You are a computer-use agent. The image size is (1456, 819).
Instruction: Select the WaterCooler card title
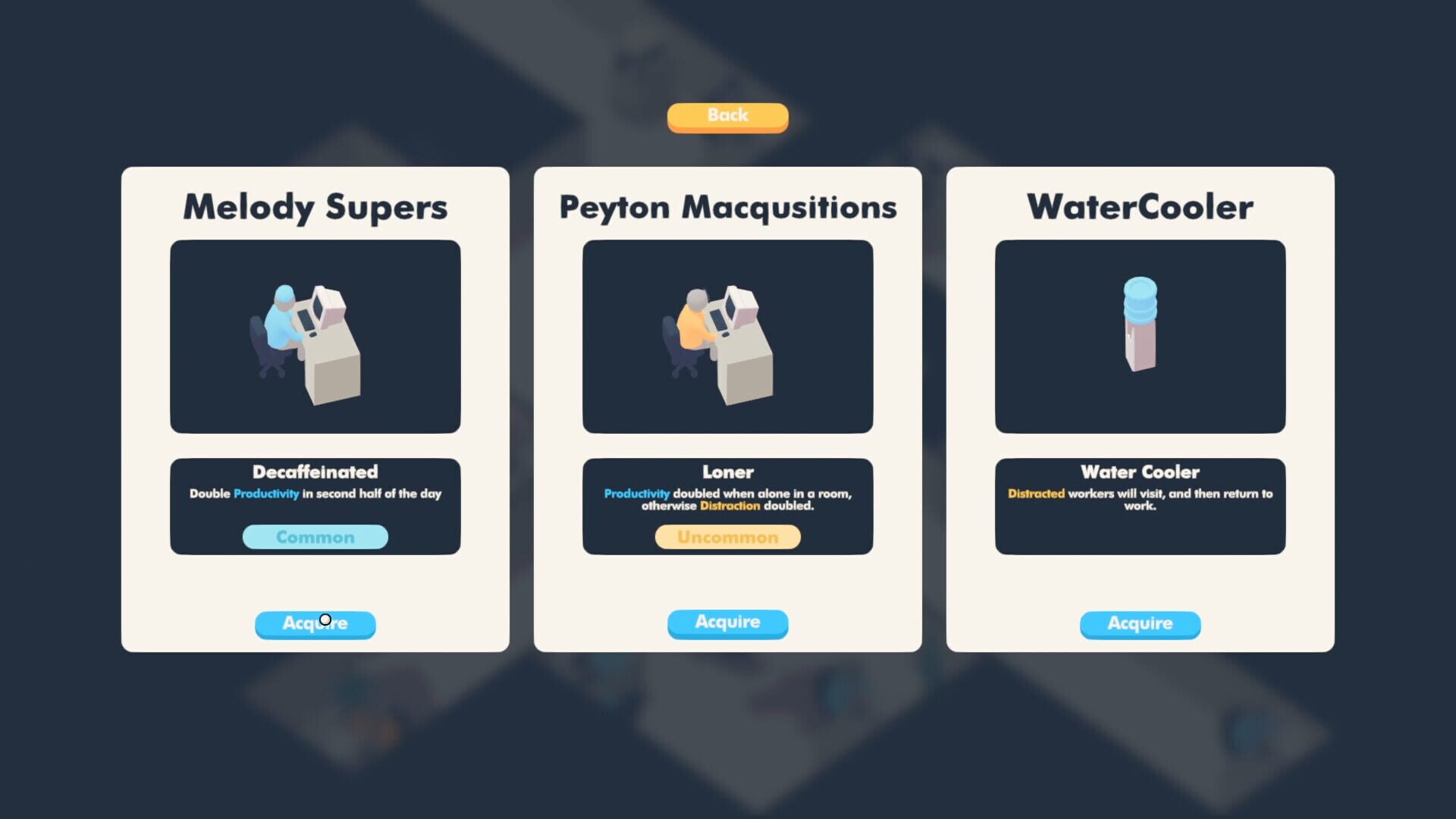[x=1139, y=206]
